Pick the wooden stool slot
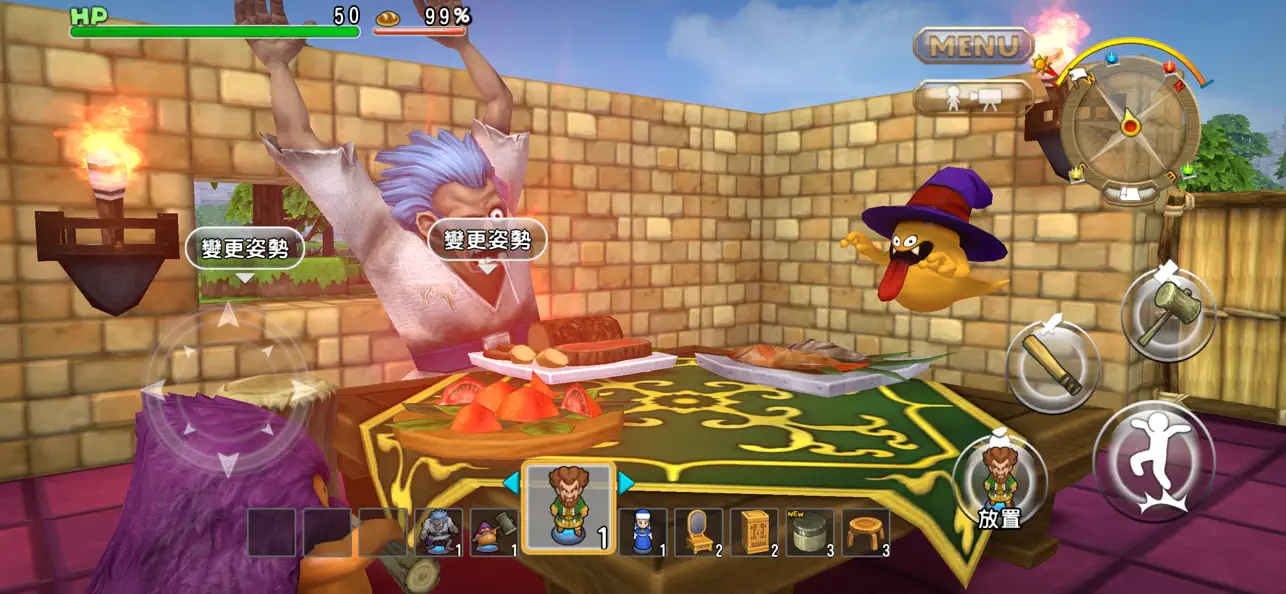 pyautogui.click(x=865, y=532)
